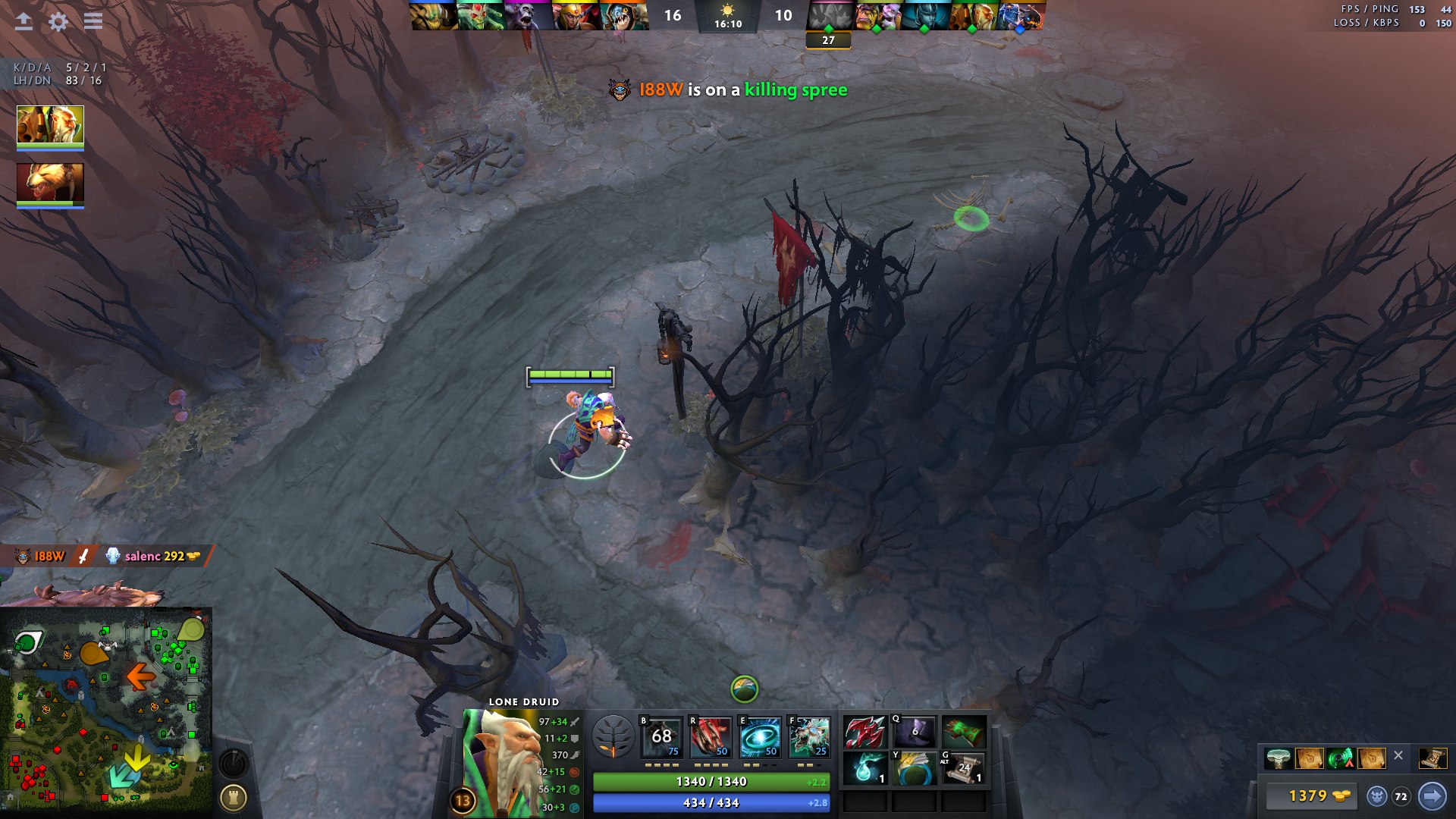The height and width of the screenshot is (819, 1456).
Task: Open the settings gear menu
Action: click(x=58, y=21)
